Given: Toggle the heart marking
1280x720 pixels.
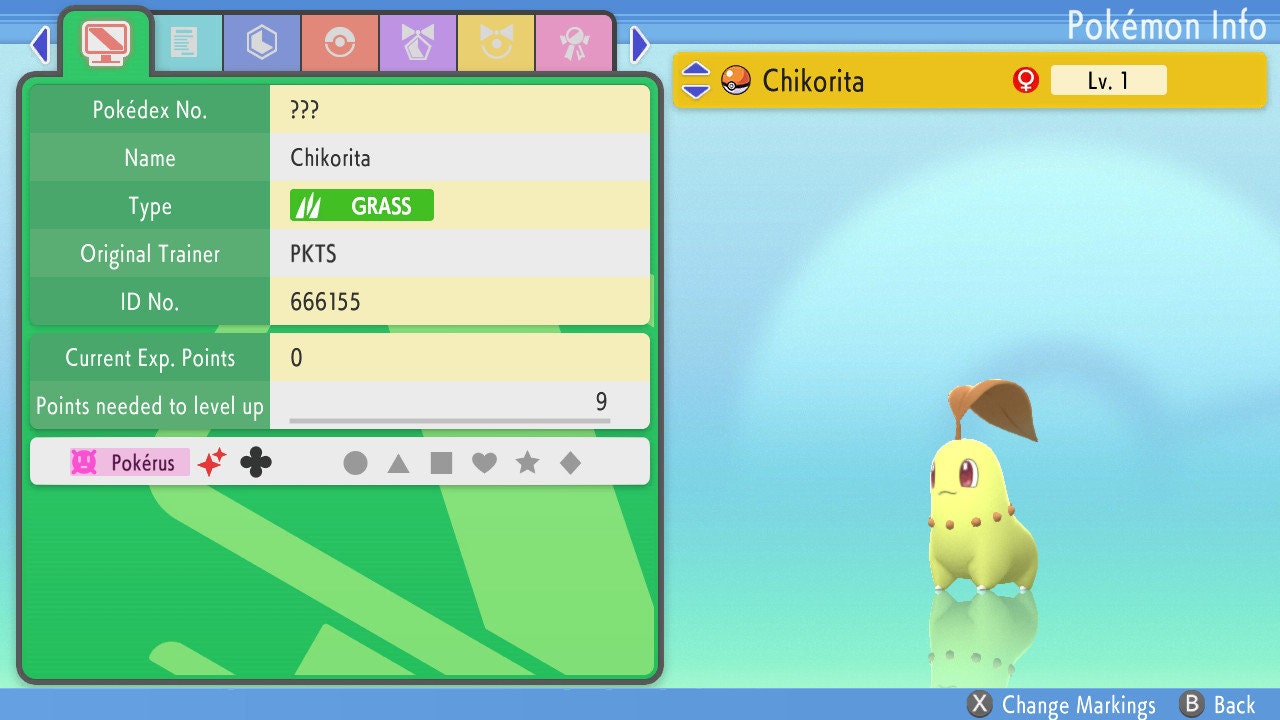Looking at the screenshot, I should click(484, 463).
